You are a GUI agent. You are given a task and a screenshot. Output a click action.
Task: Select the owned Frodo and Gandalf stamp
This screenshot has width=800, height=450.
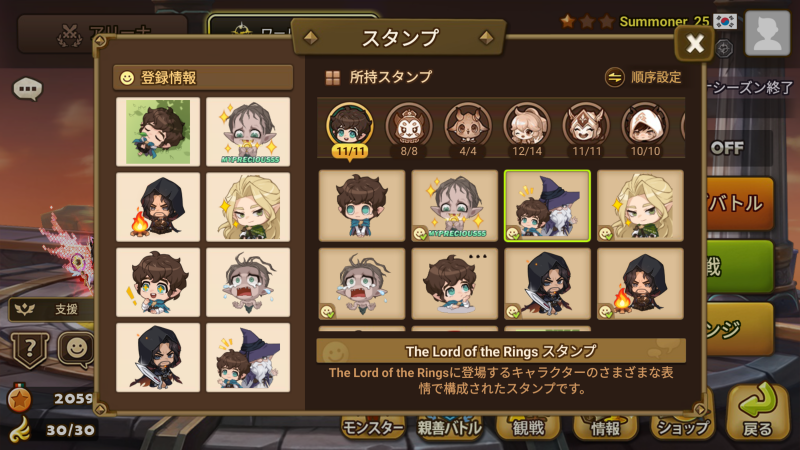(x=547, y=206)
